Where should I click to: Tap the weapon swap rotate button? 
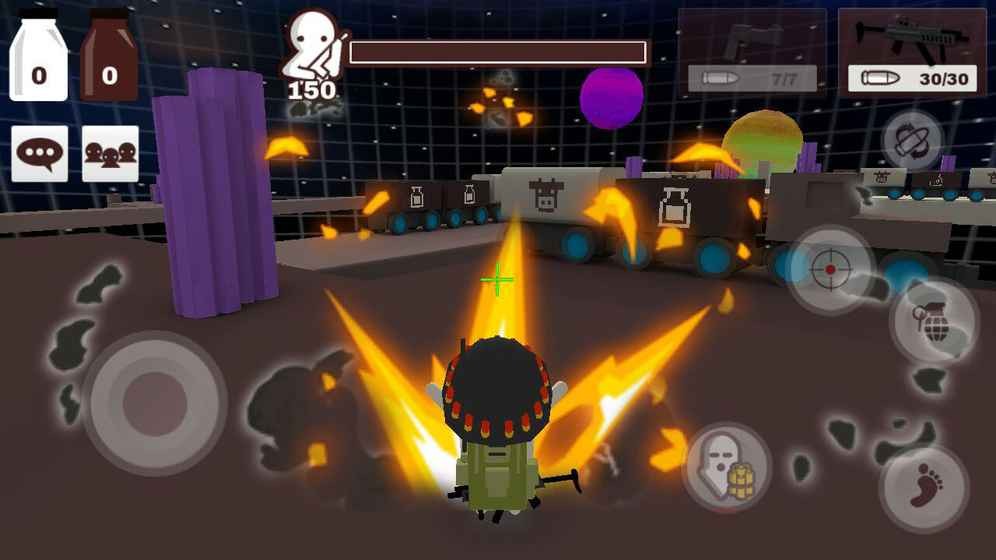tap(912, 140)
